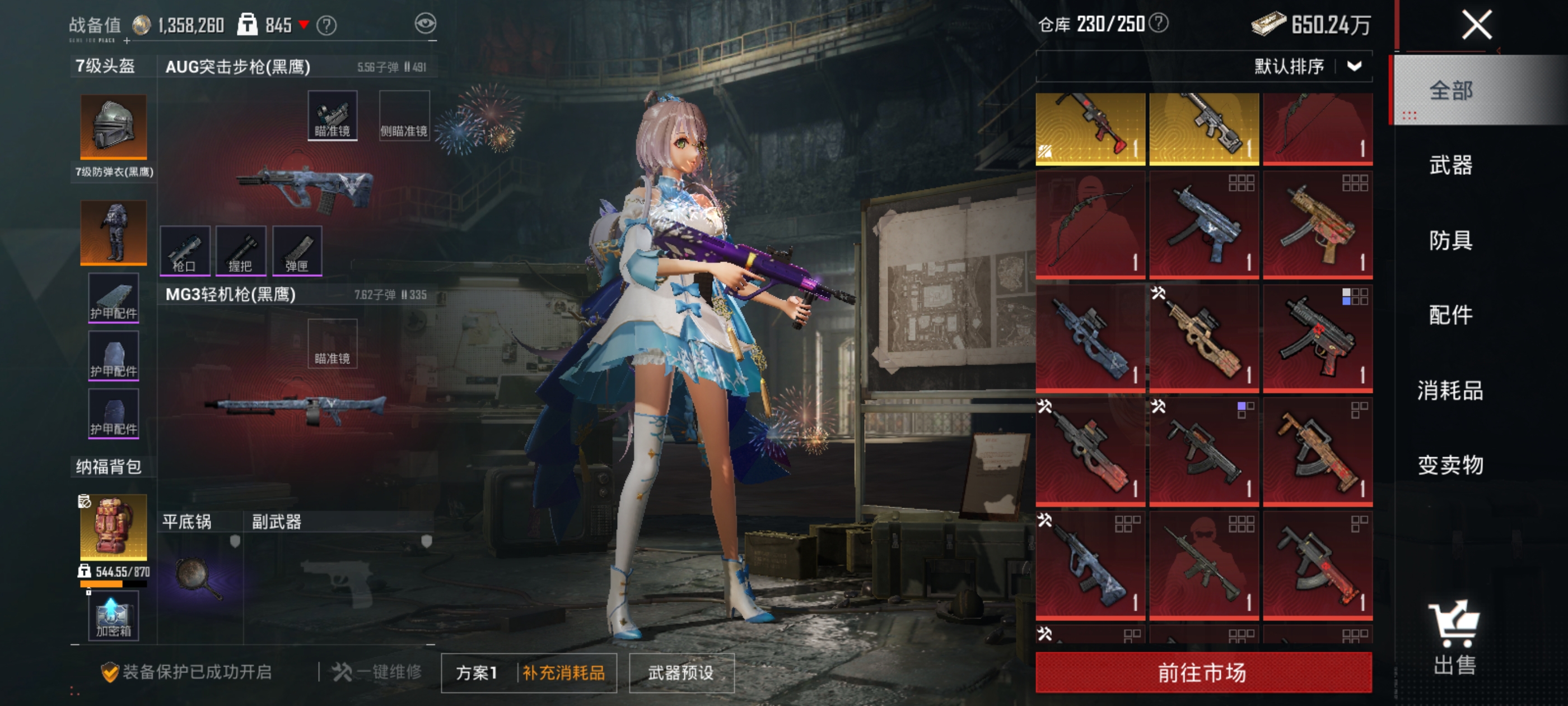Open the 配件 attachments category
The height and width of the screenshot is (706, 1568).
coord(1450,315)
